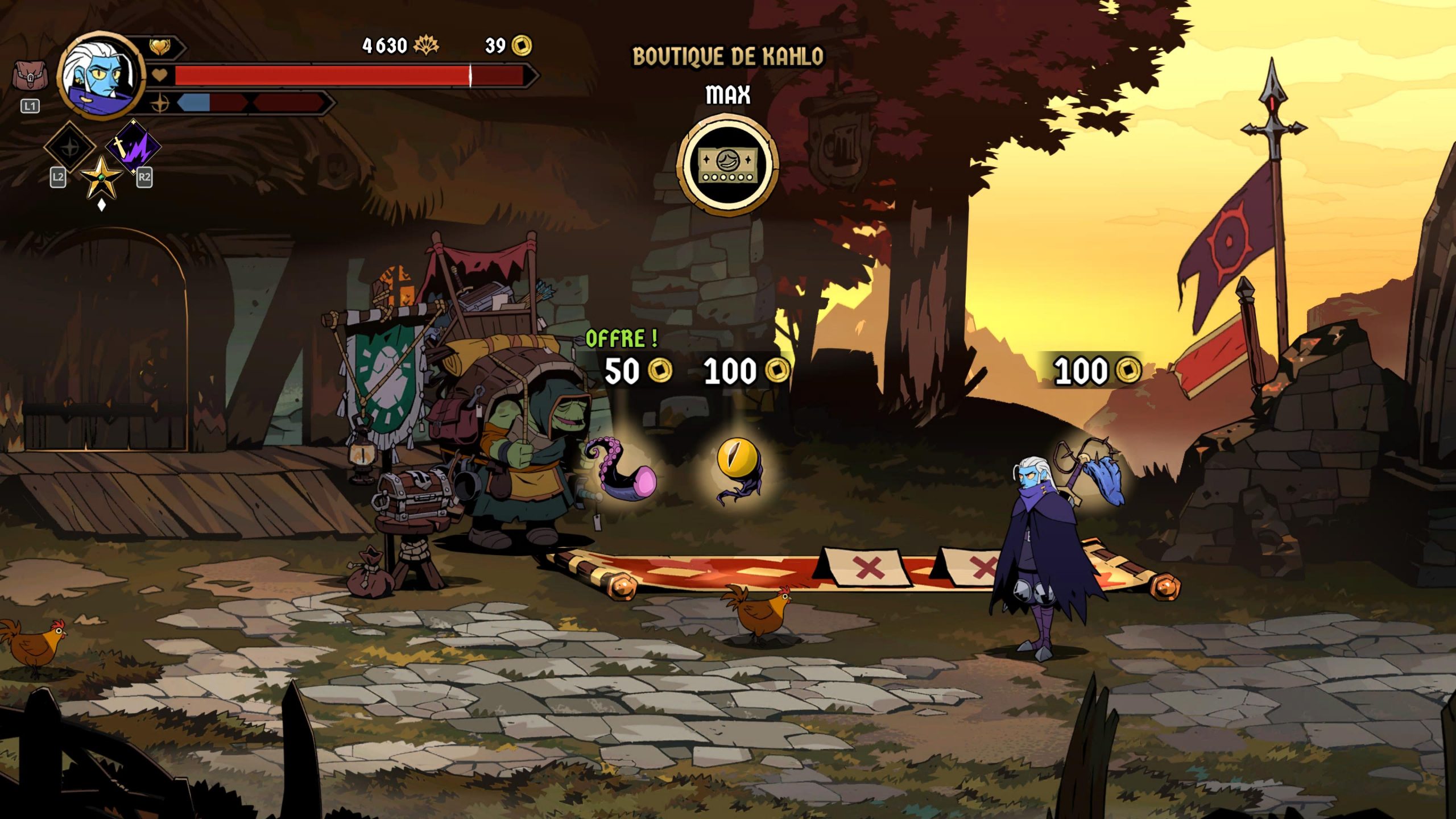The height and width of the screenshot is (819, 1456).
Task: Click Kahlo's shop loyalty card emblem
Action: click(x=727, y=165)
